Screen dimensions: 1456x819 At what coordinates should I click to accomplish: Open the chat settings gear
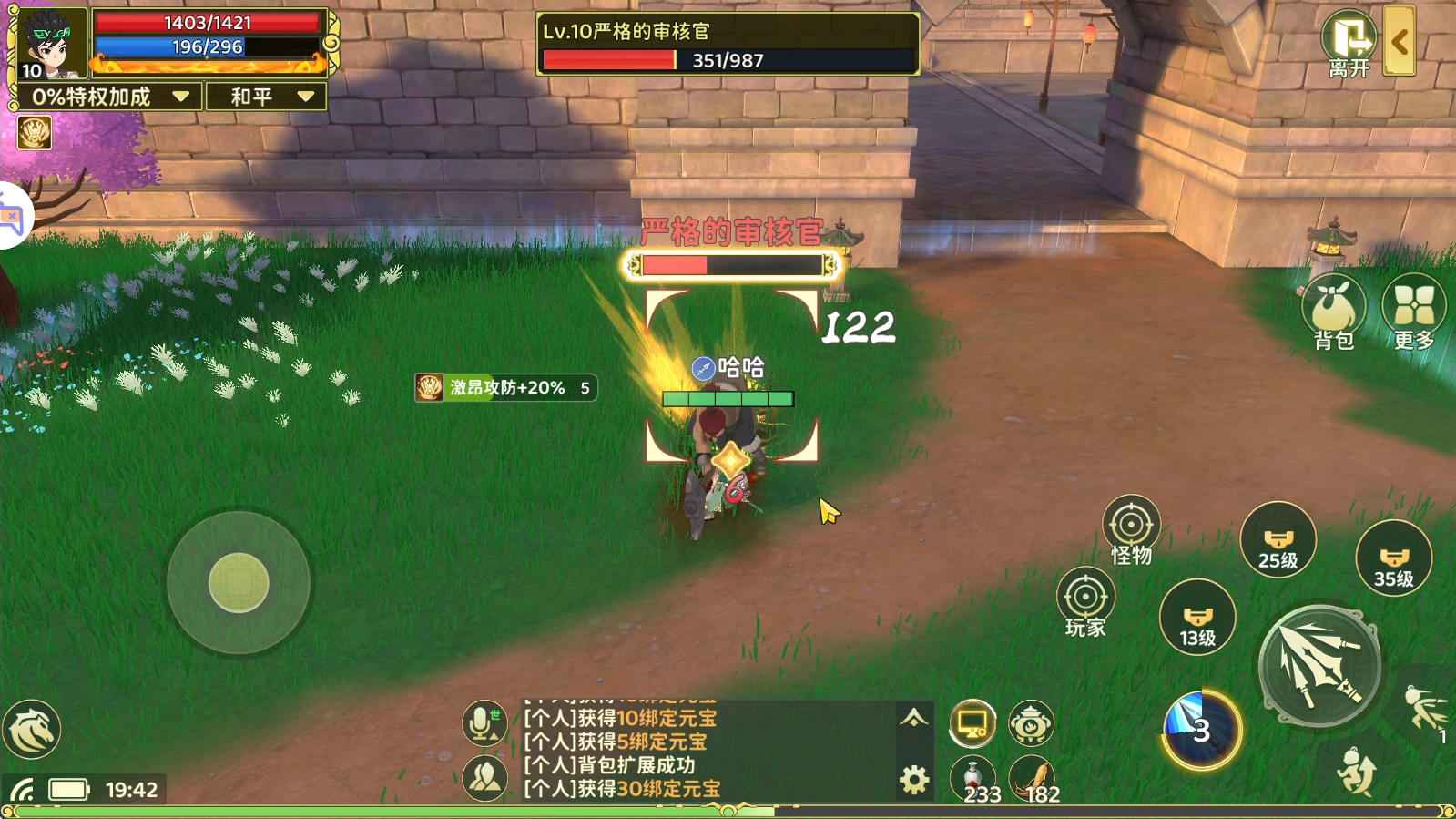(914, 780)
